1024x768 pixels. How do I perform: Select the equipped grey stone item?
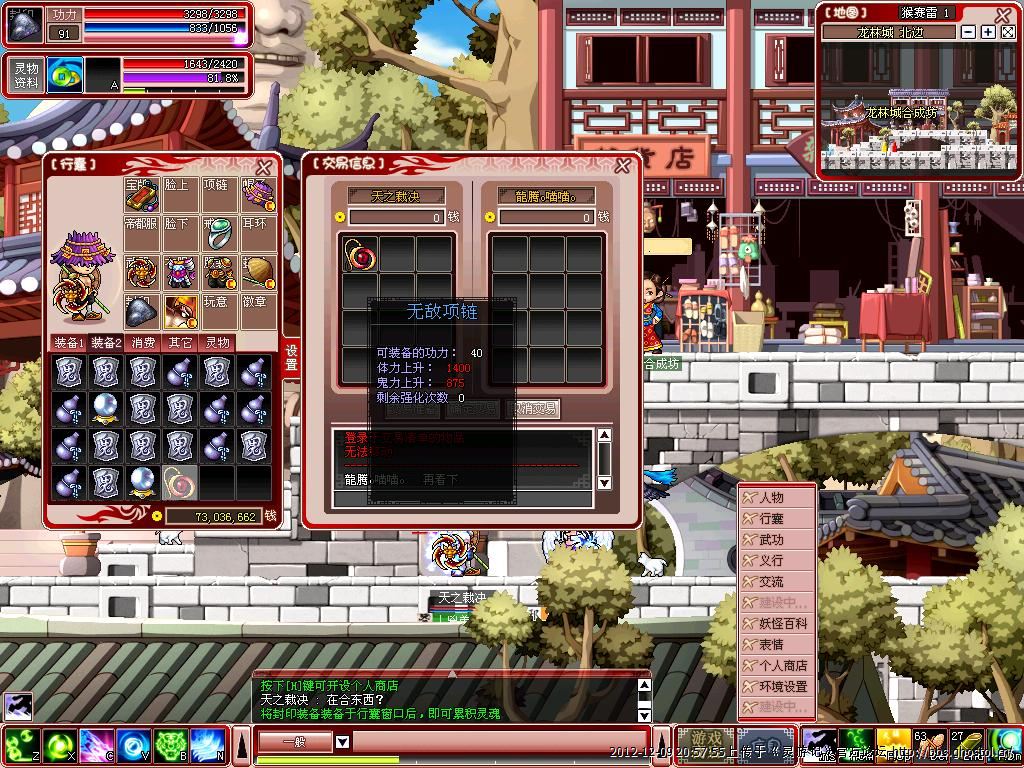click(x=142, y=311)
